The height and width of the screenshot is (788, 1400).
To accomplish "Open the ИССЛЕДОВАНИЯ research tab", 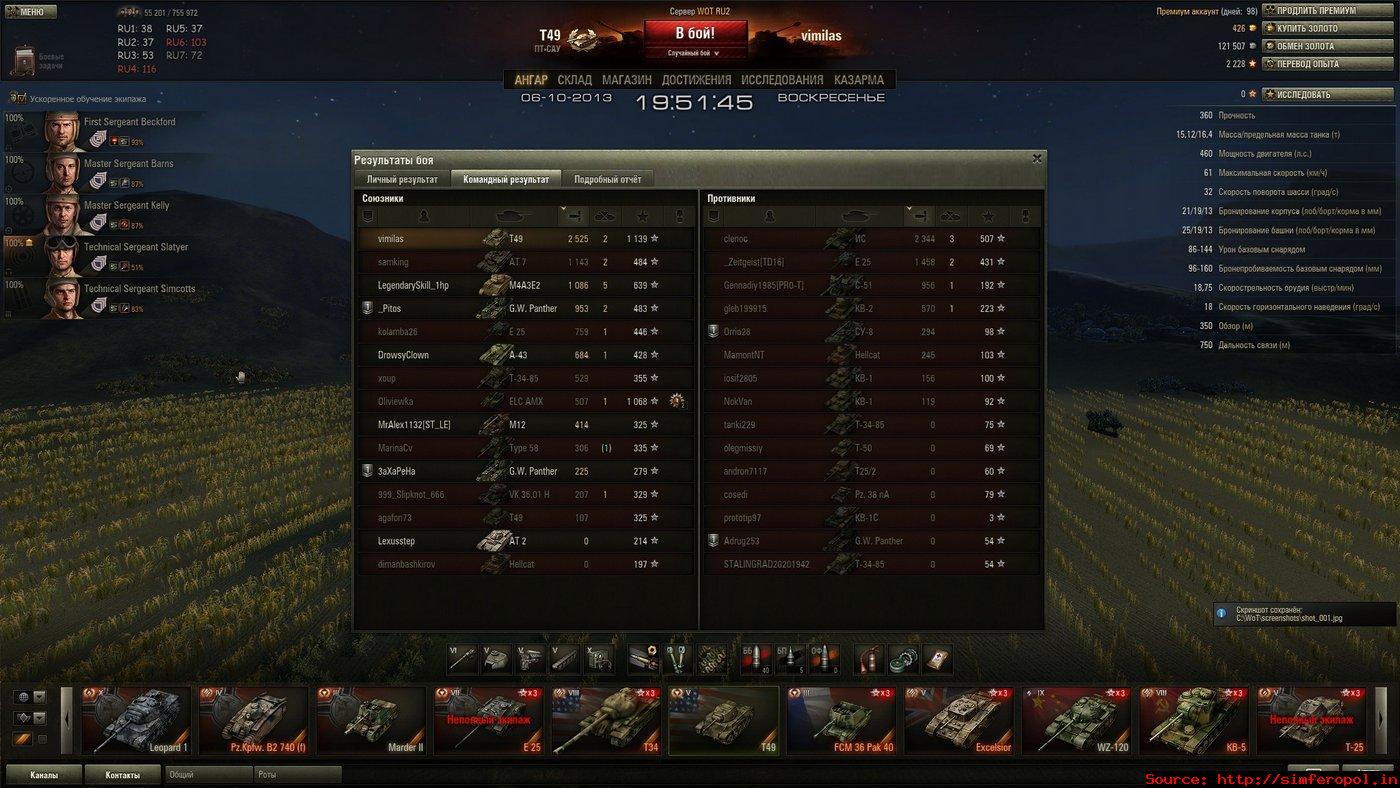I will point(782,80).
